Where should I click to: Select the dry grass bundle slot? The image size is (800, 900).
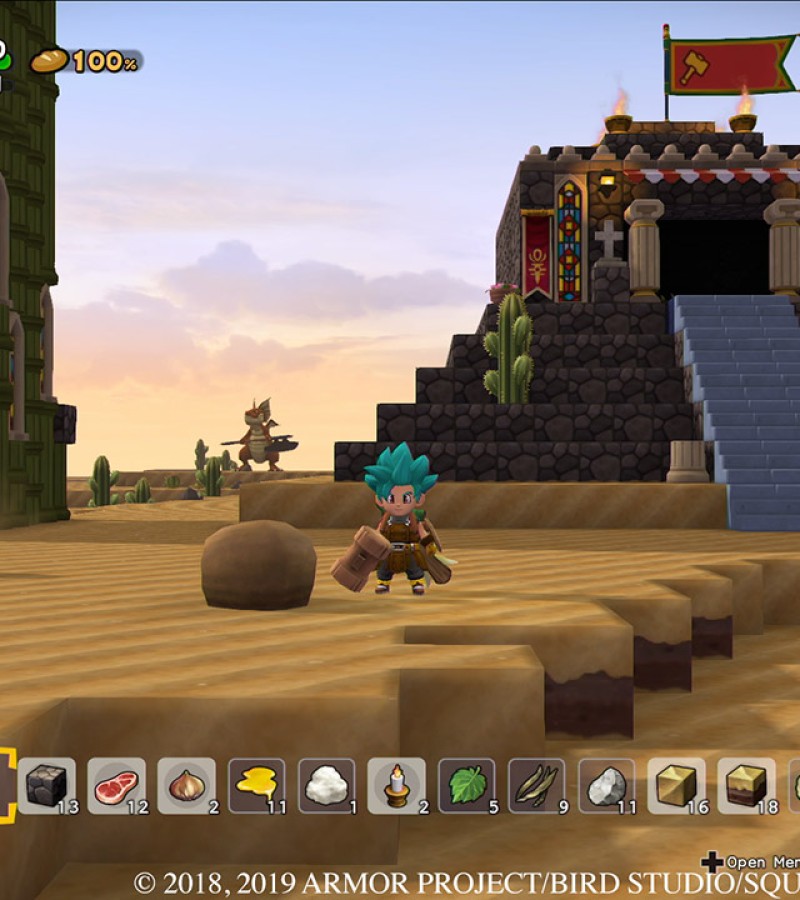pyautogui.click(x=536, y=786)
